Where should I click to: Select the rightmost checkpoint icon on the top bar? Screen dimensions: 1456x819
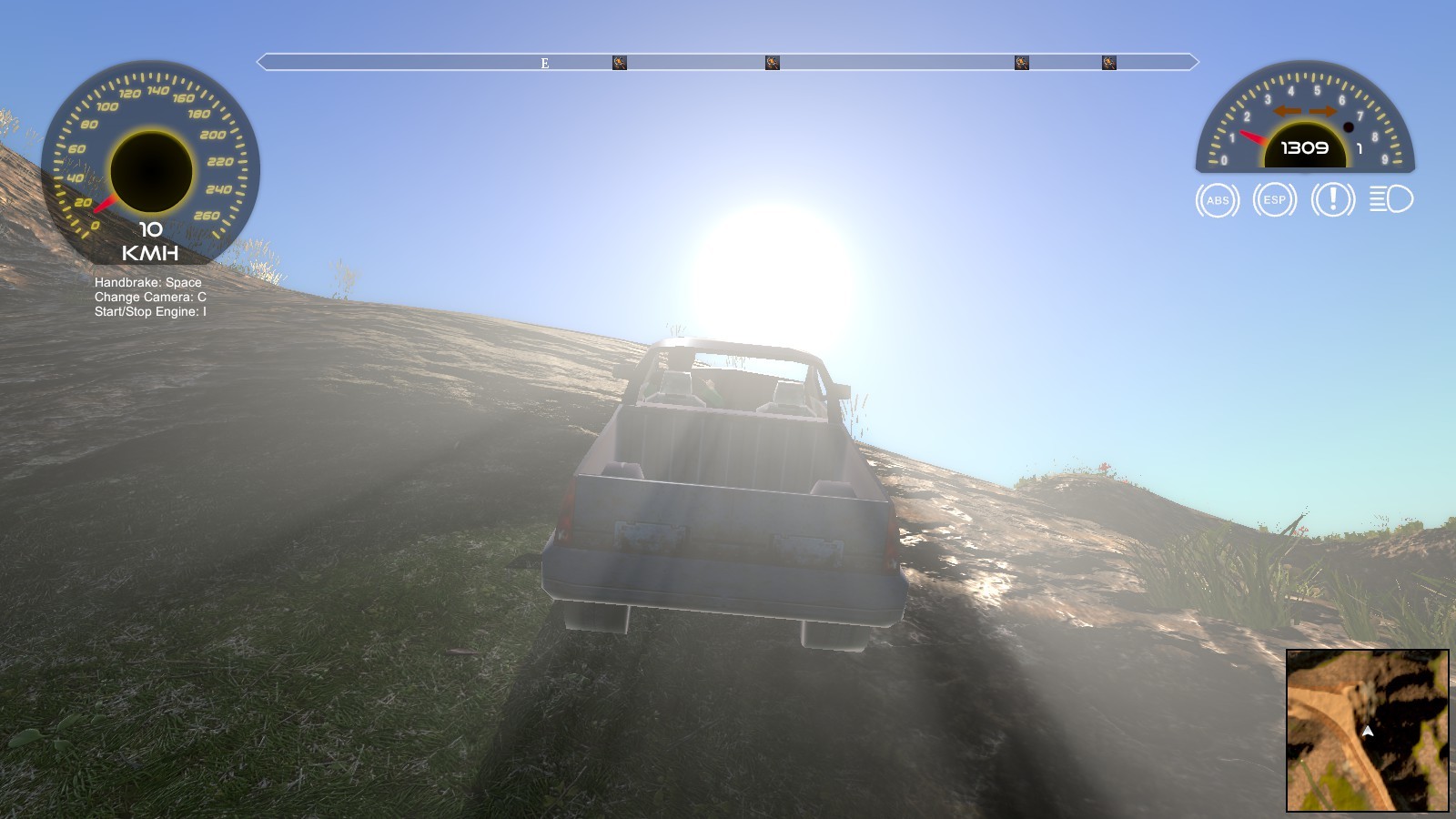click(x=1108, y=62)
